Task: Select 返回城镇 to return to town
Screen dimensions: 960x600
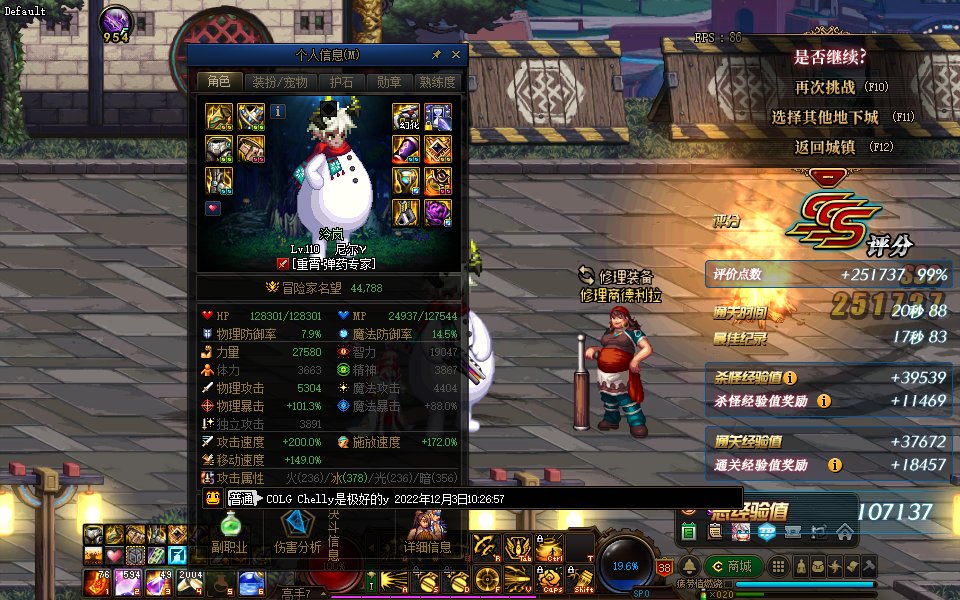Action: [825, 147]
